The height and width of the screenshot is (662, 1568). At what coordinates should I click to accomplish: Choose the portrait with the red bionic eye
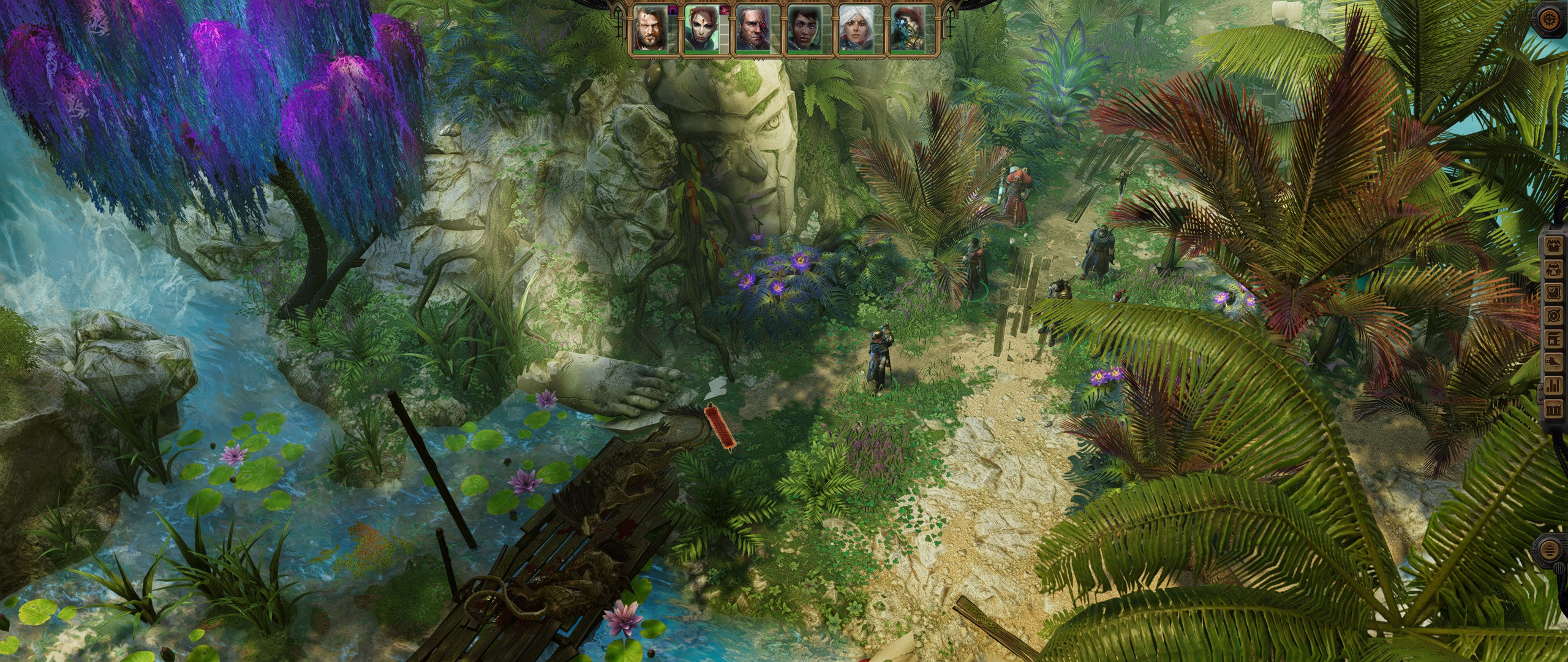[x=752, y=29]
